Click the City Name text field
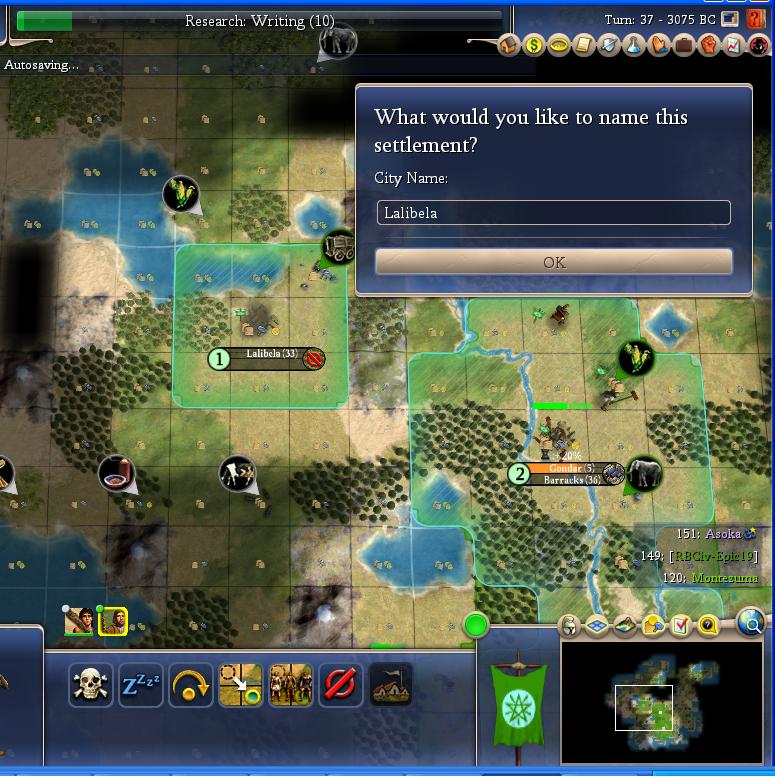 553,213
